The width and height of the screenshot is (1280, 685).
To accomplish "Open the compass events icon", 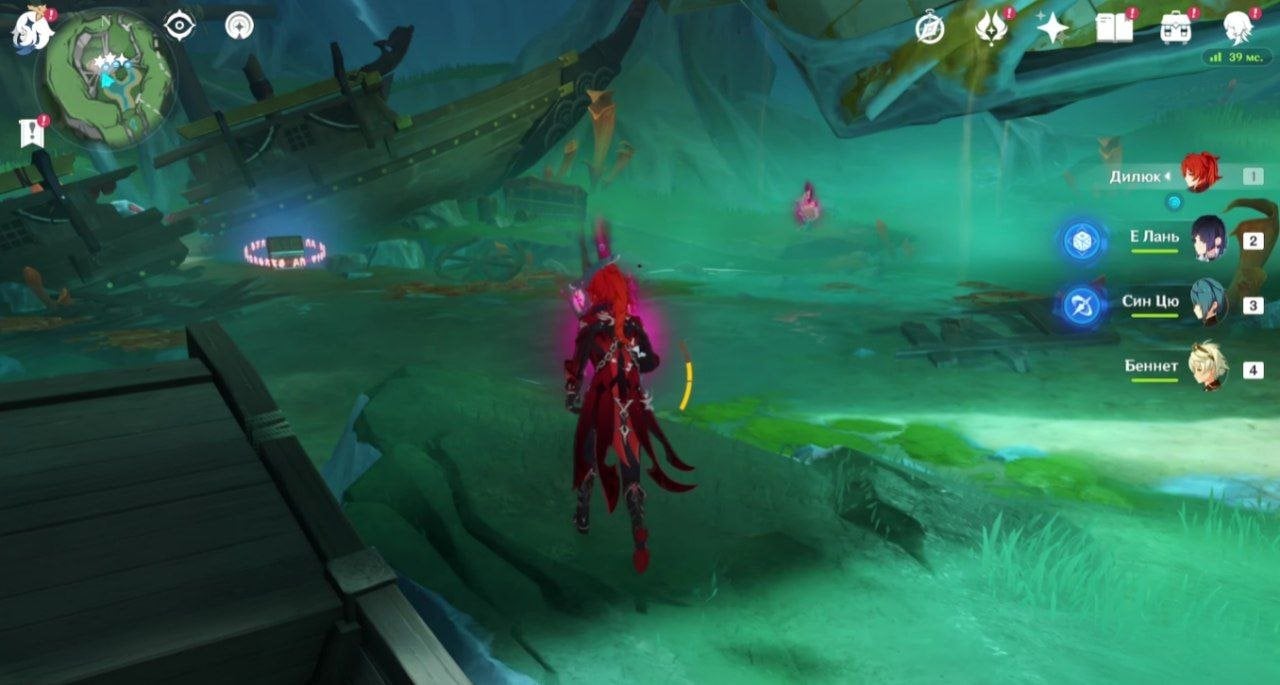I will pos(930,28).
